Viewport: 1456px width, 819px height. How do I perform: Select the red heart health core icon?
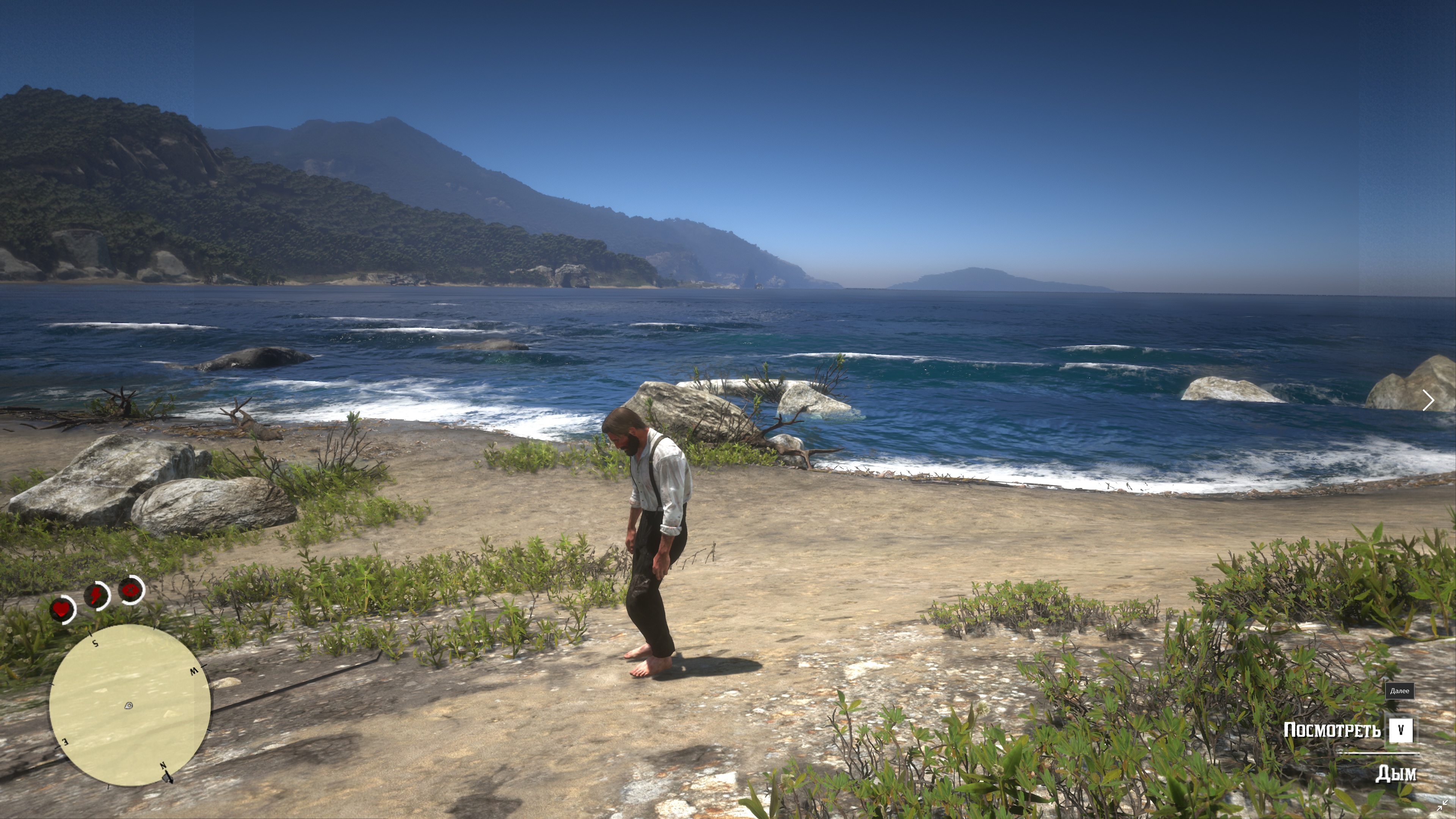pyautogui.click(x=61, y=609)
